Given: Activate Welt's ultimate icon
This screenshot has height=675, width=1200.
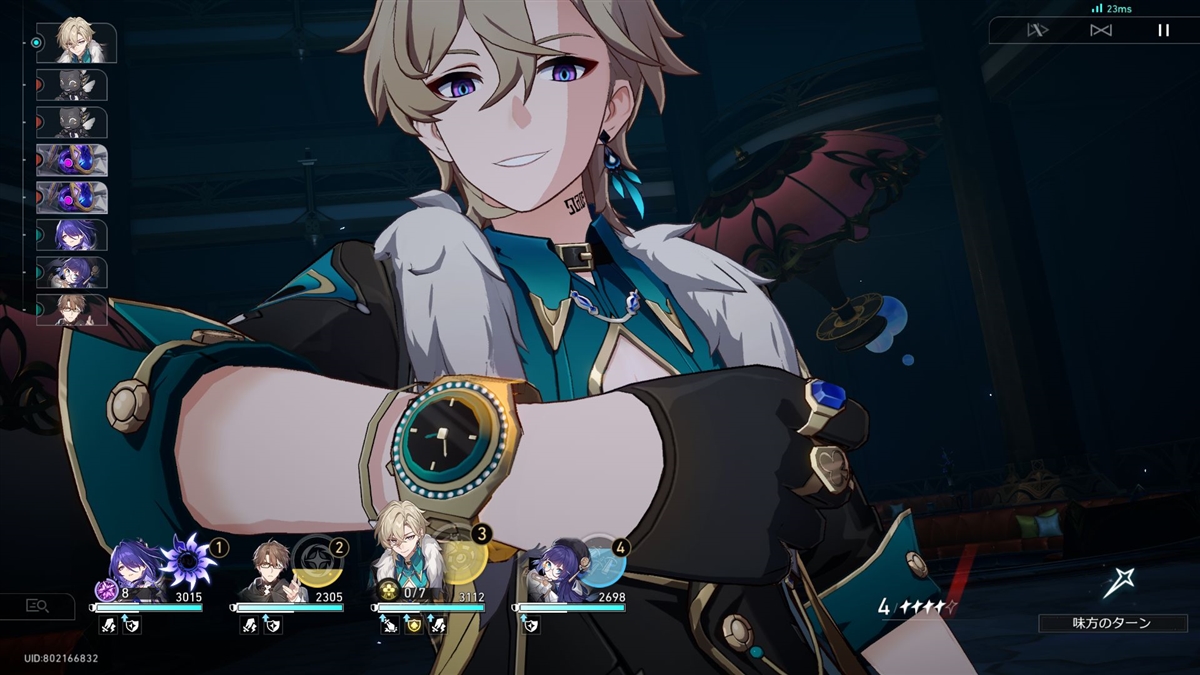Looking at the screenshot, I should 318,561.
